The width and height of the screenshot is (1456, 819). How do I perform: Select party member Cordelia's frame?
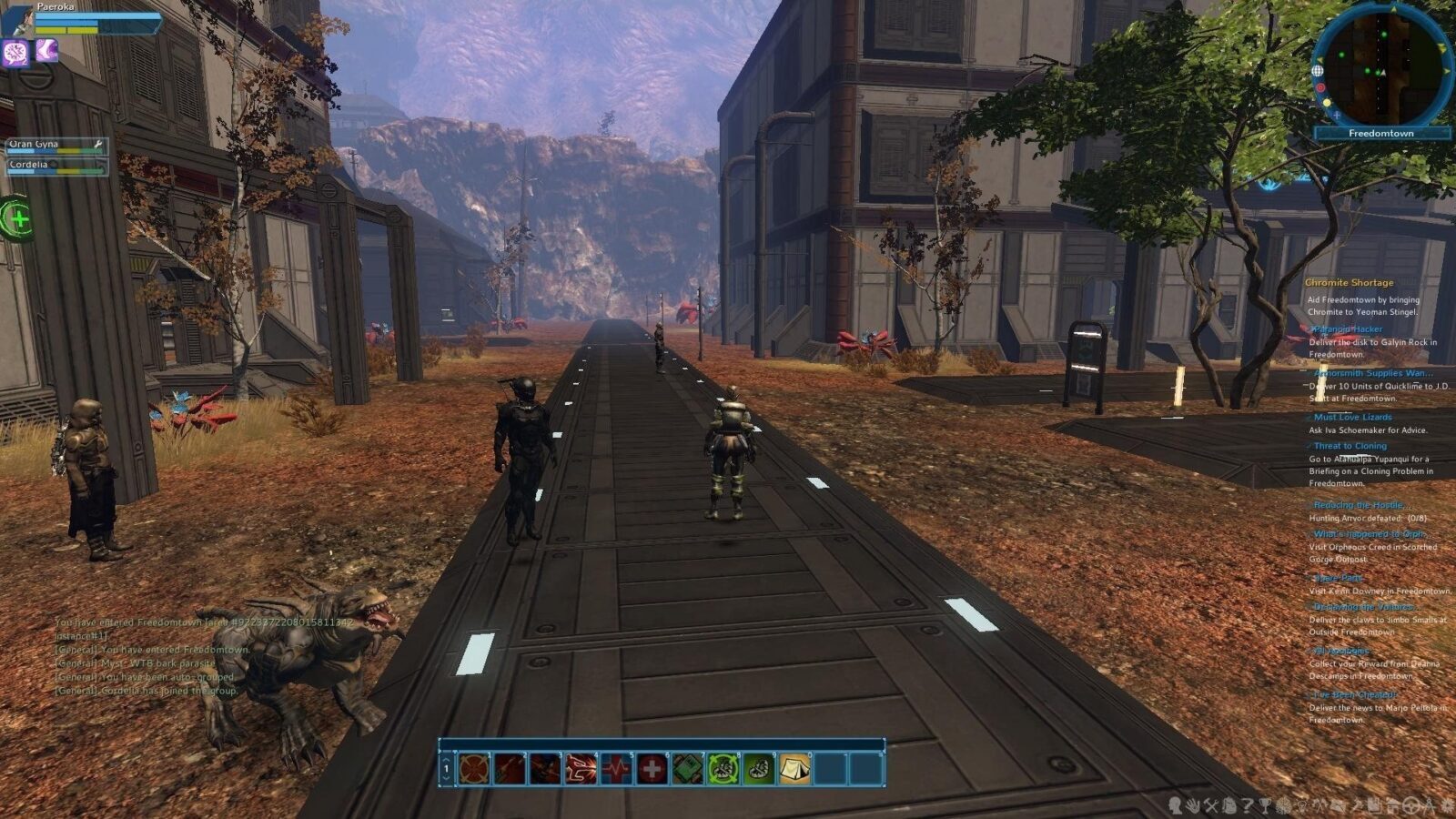[x=56, y=166]
